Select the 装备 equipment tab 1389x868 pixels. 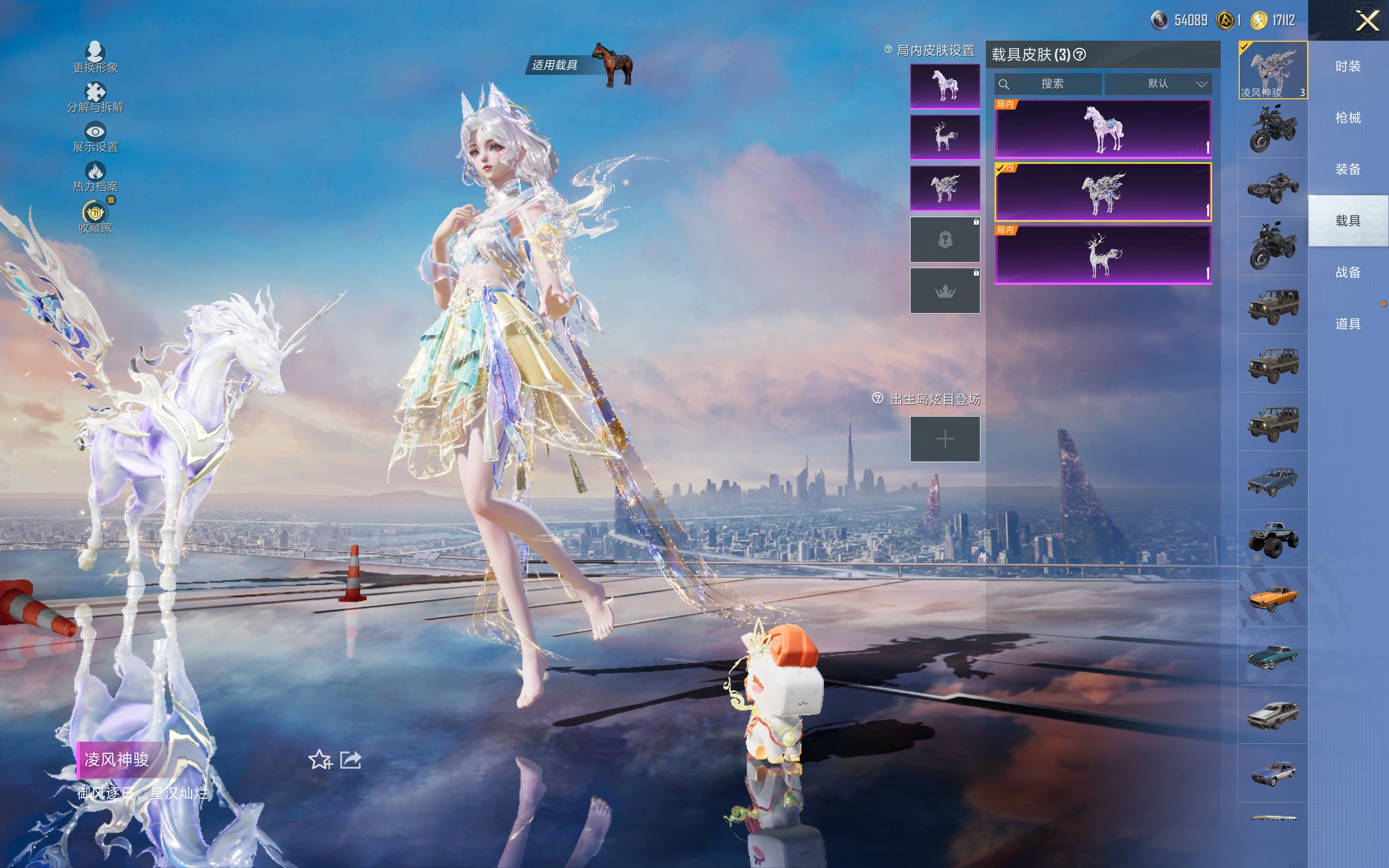coord(1348,169)
